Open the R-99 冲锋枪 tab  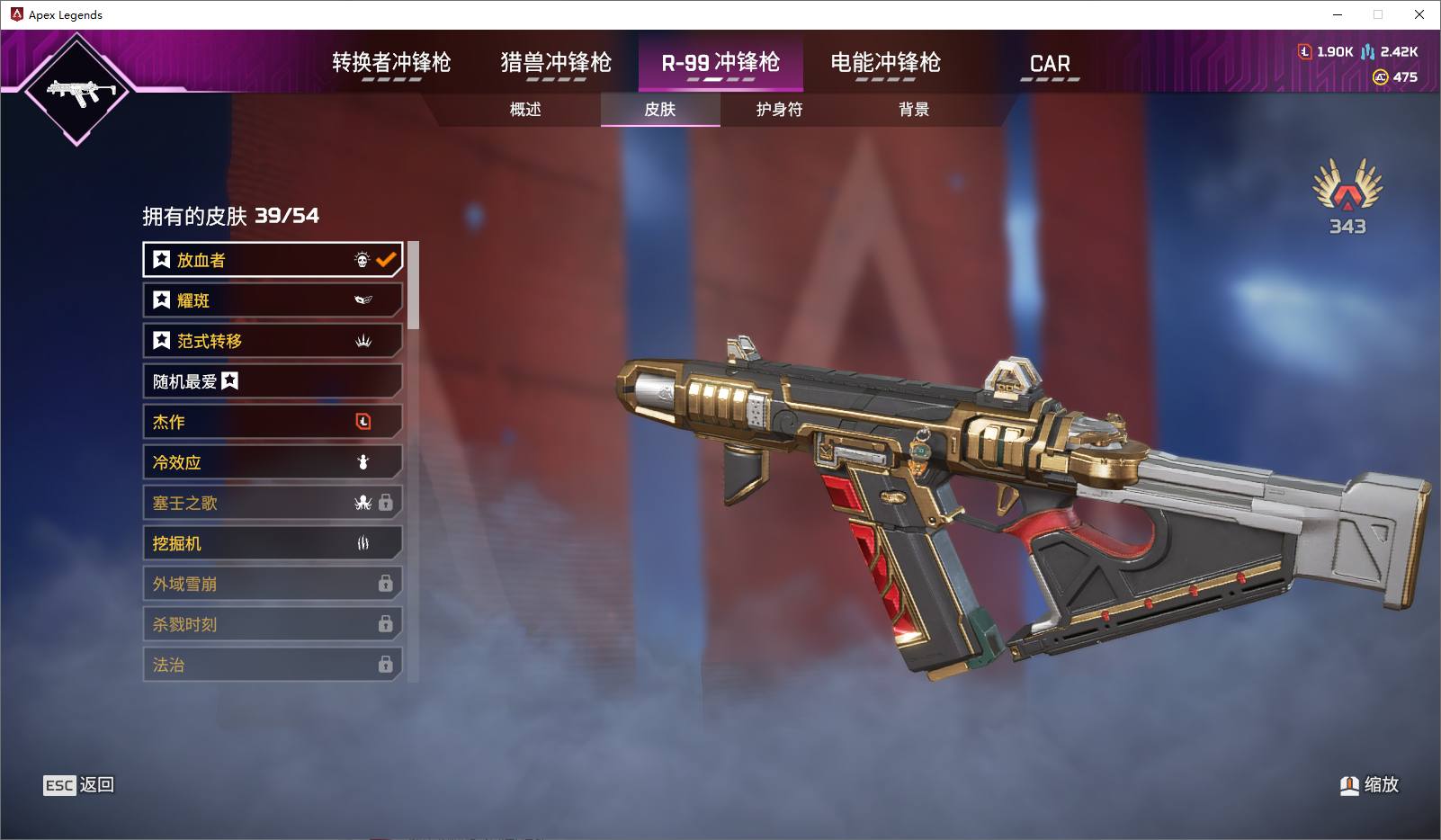pyautogui.click(x=720, y=63)
